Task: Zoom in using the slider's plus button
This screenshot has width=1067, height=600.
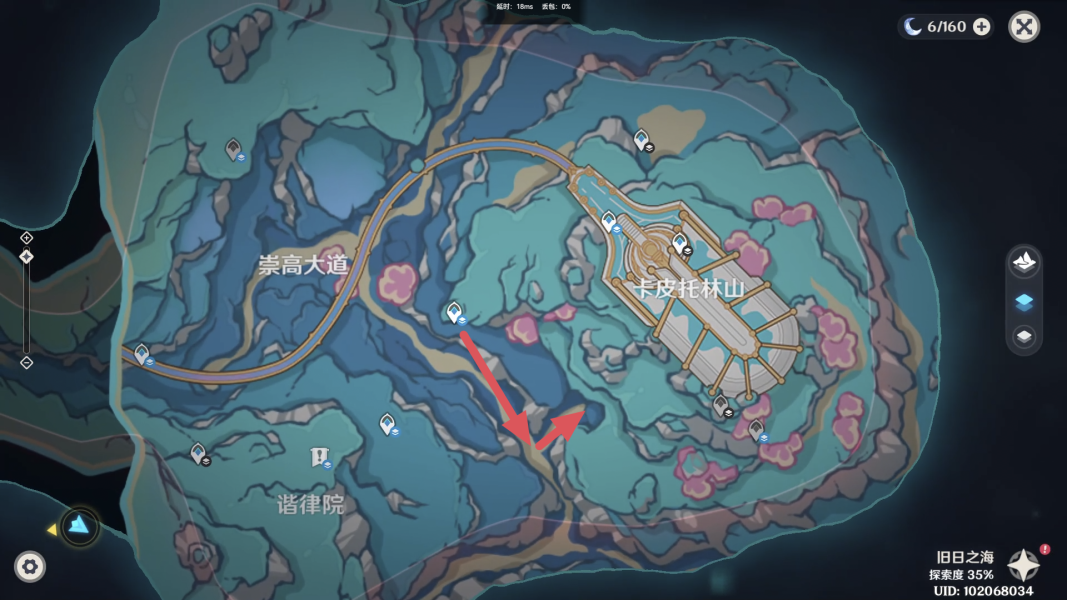Action: (x=27, y=238)
